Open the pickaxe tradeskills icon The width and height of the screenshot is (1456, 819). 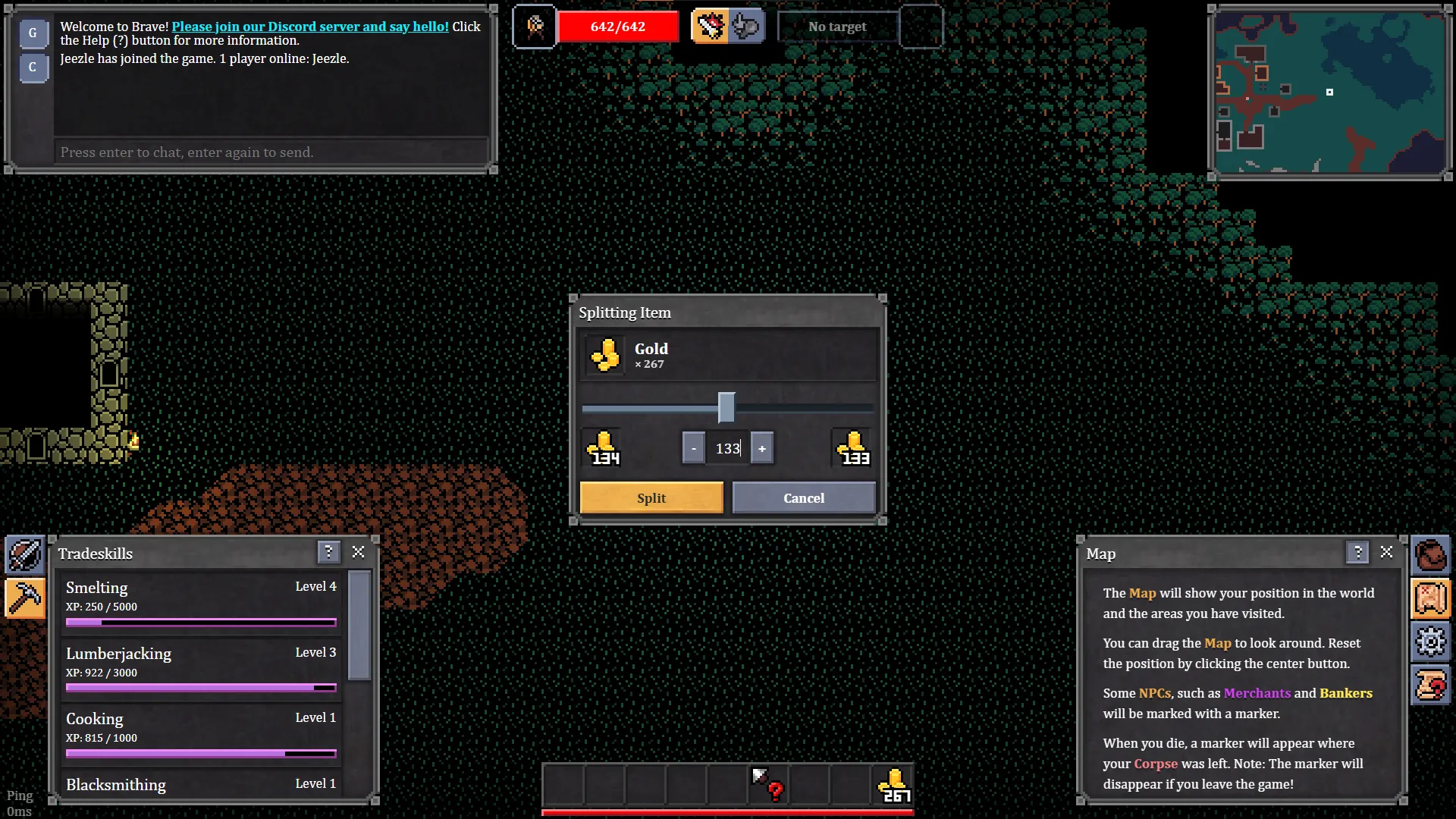(x=25, y=598)
